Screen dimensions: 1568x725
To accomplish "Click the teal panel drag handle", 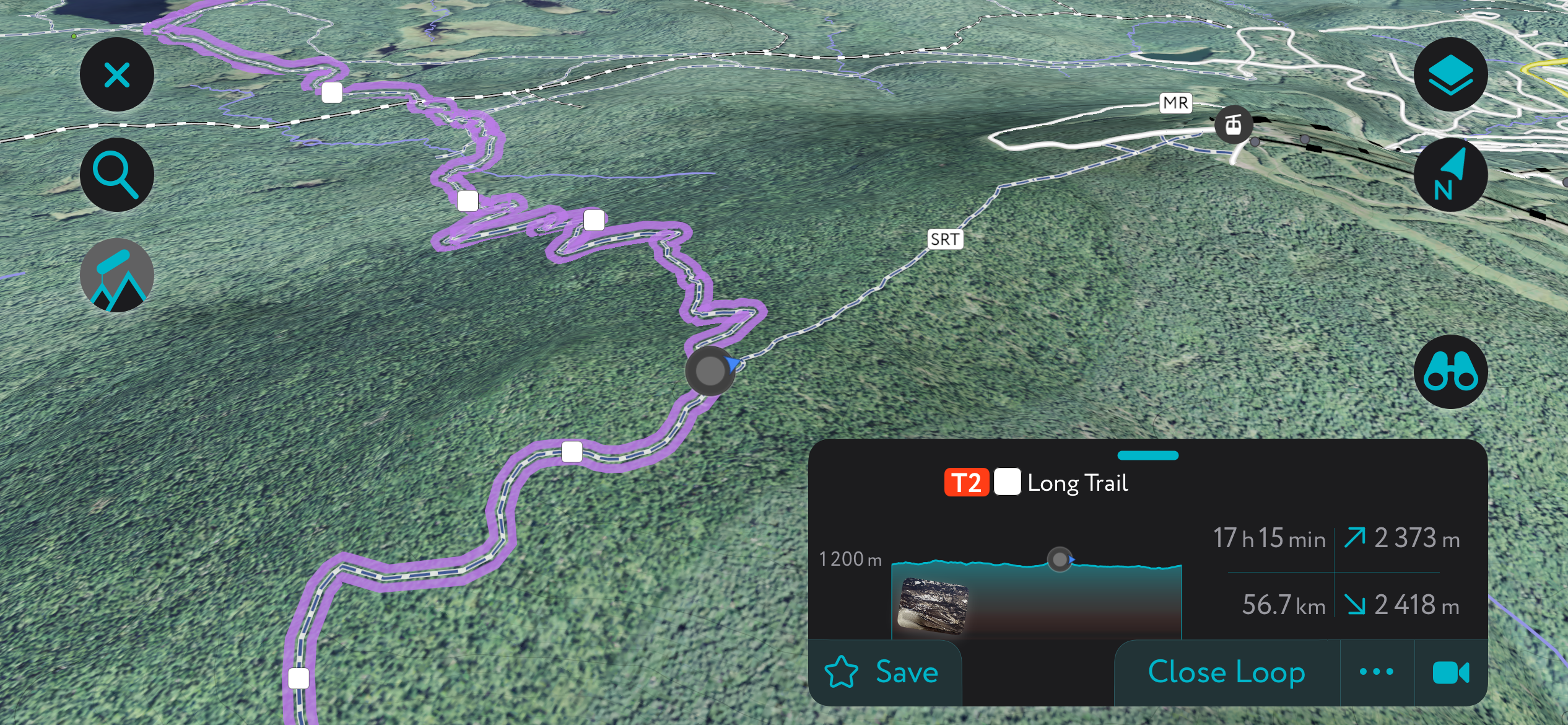I will point(1148,455).
